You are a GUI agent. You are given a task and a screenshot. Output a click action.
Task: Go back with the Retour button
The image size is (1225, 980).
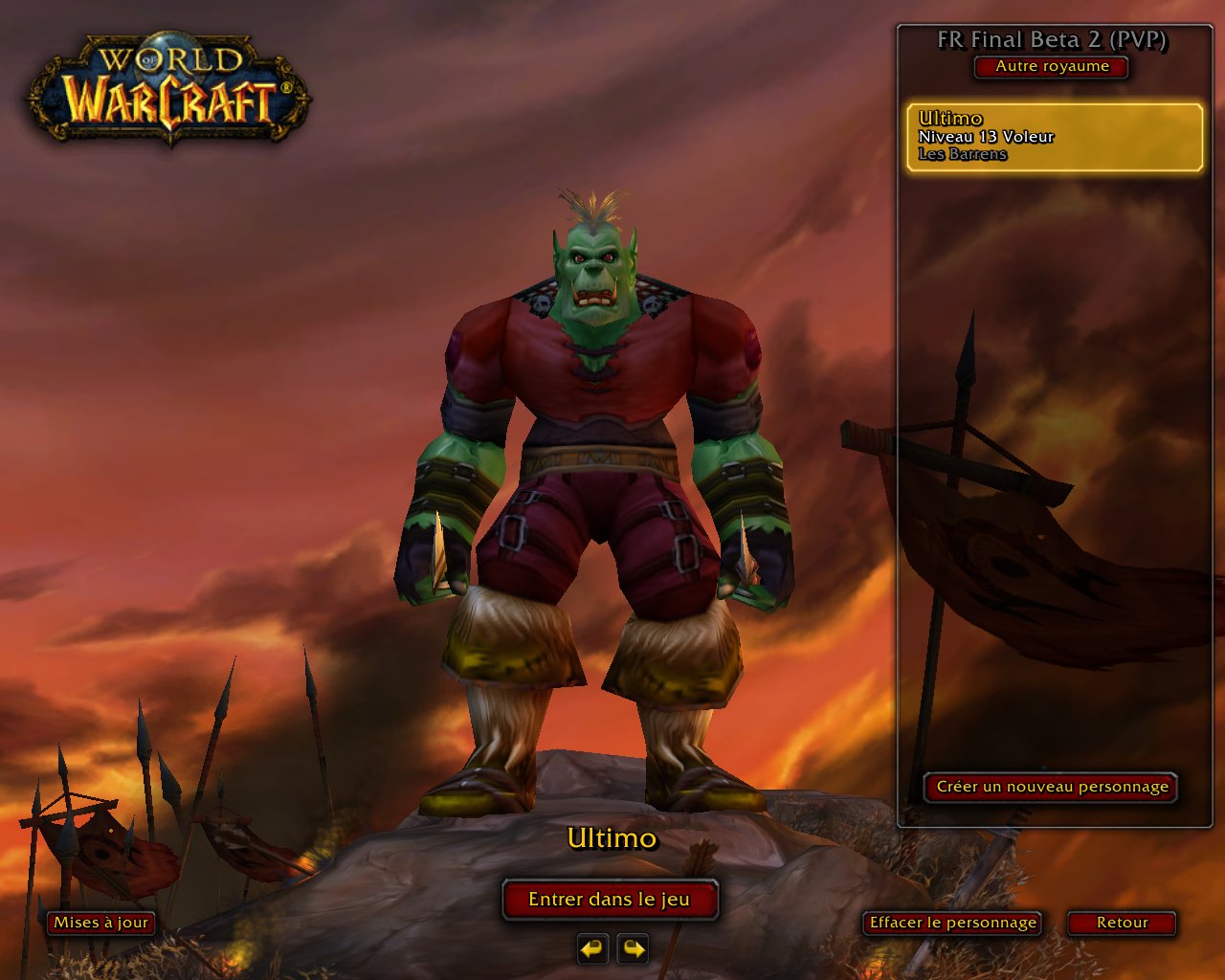click(1122, 923)
